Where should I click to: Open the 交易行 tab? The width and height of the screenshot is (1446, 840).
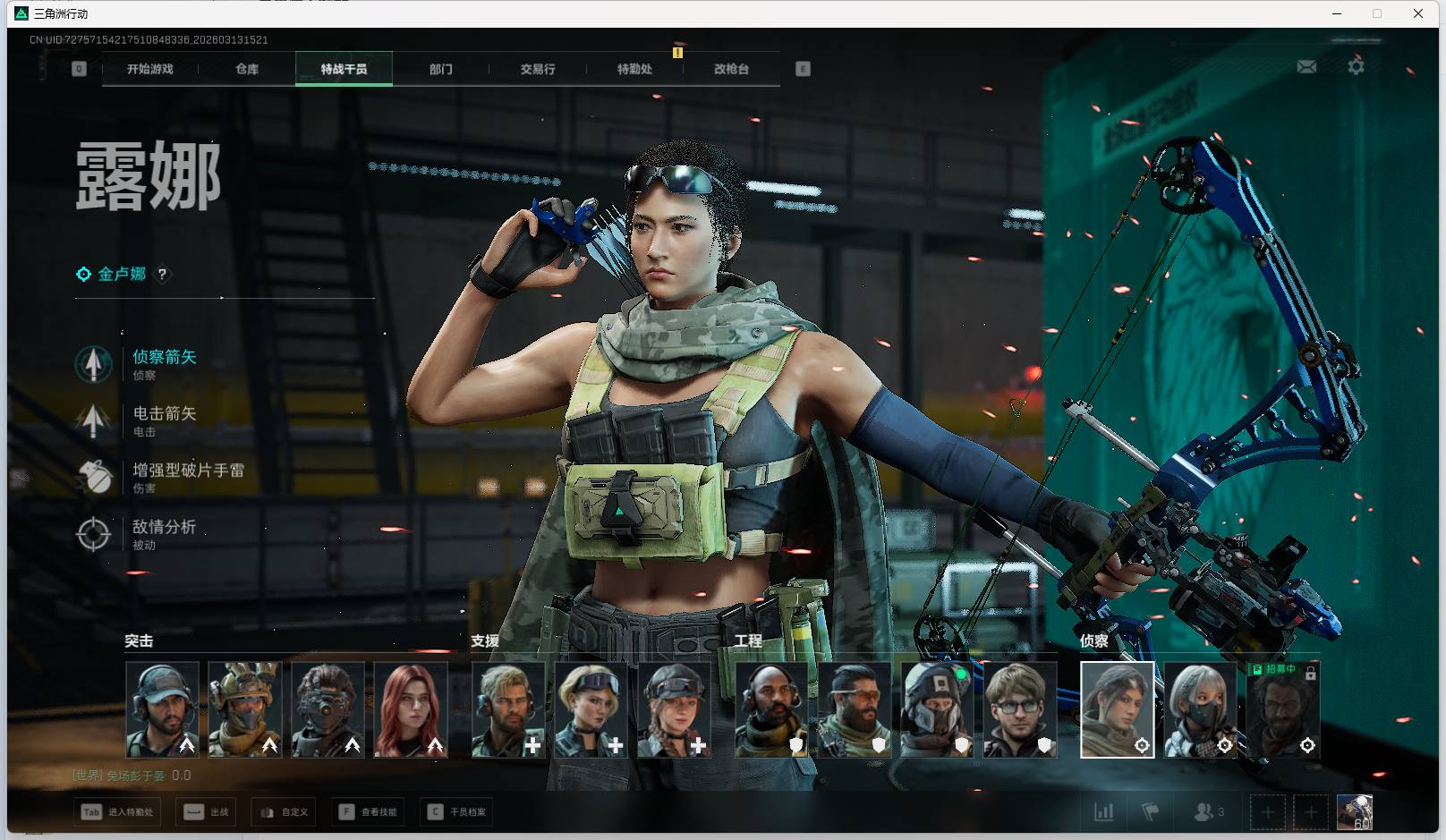pos(538,69)
